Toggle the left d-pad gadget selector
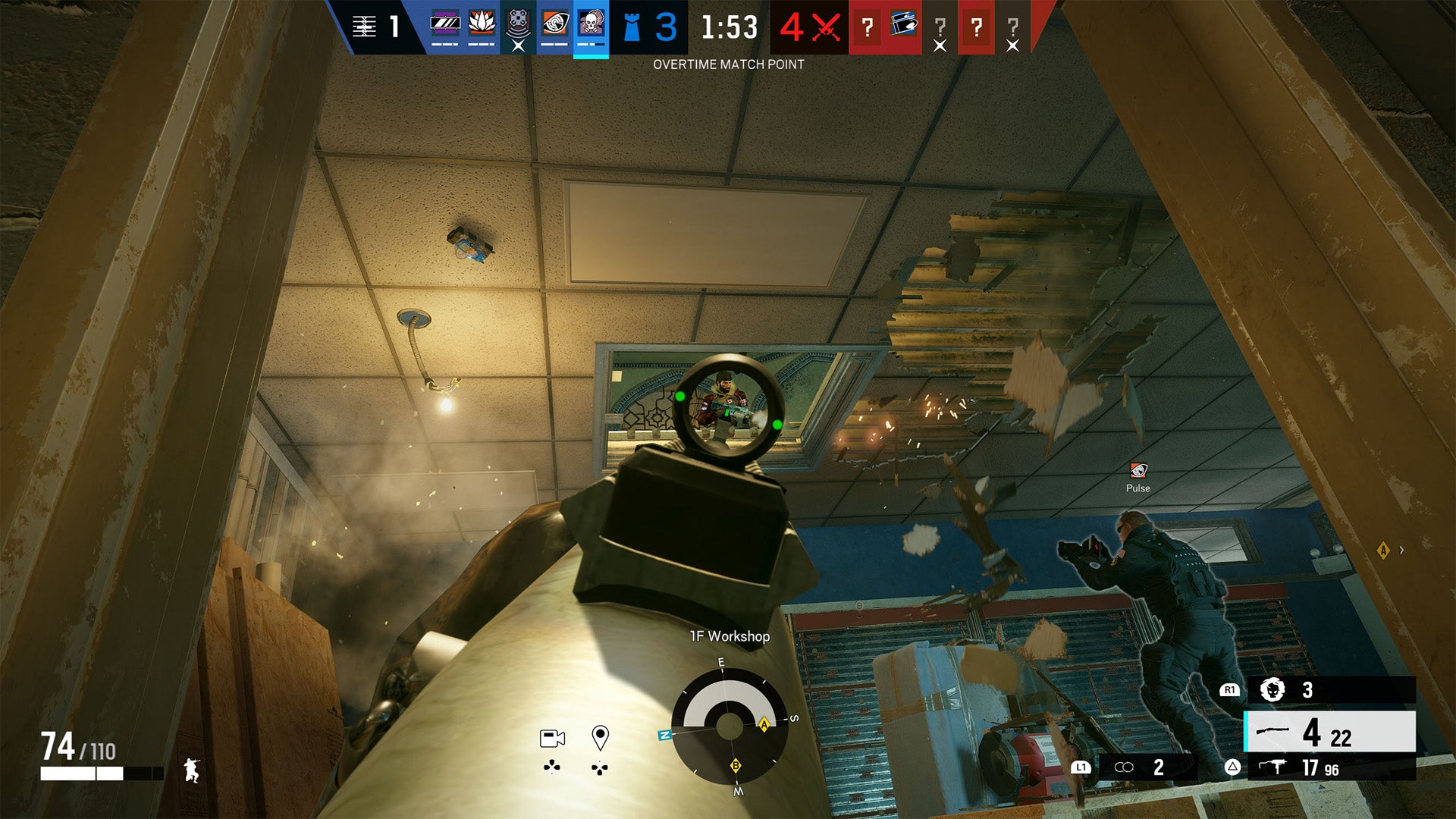The image size is (1456, 819). pos(551,766)
